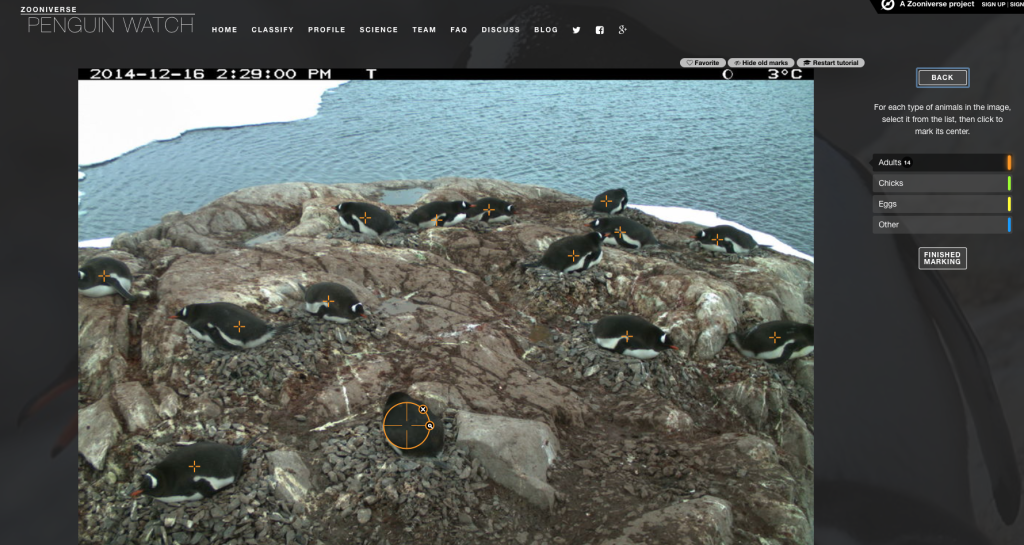Screen dimensions: 1024x545
Task: Select the Other marking type
Action: point(940,225)
